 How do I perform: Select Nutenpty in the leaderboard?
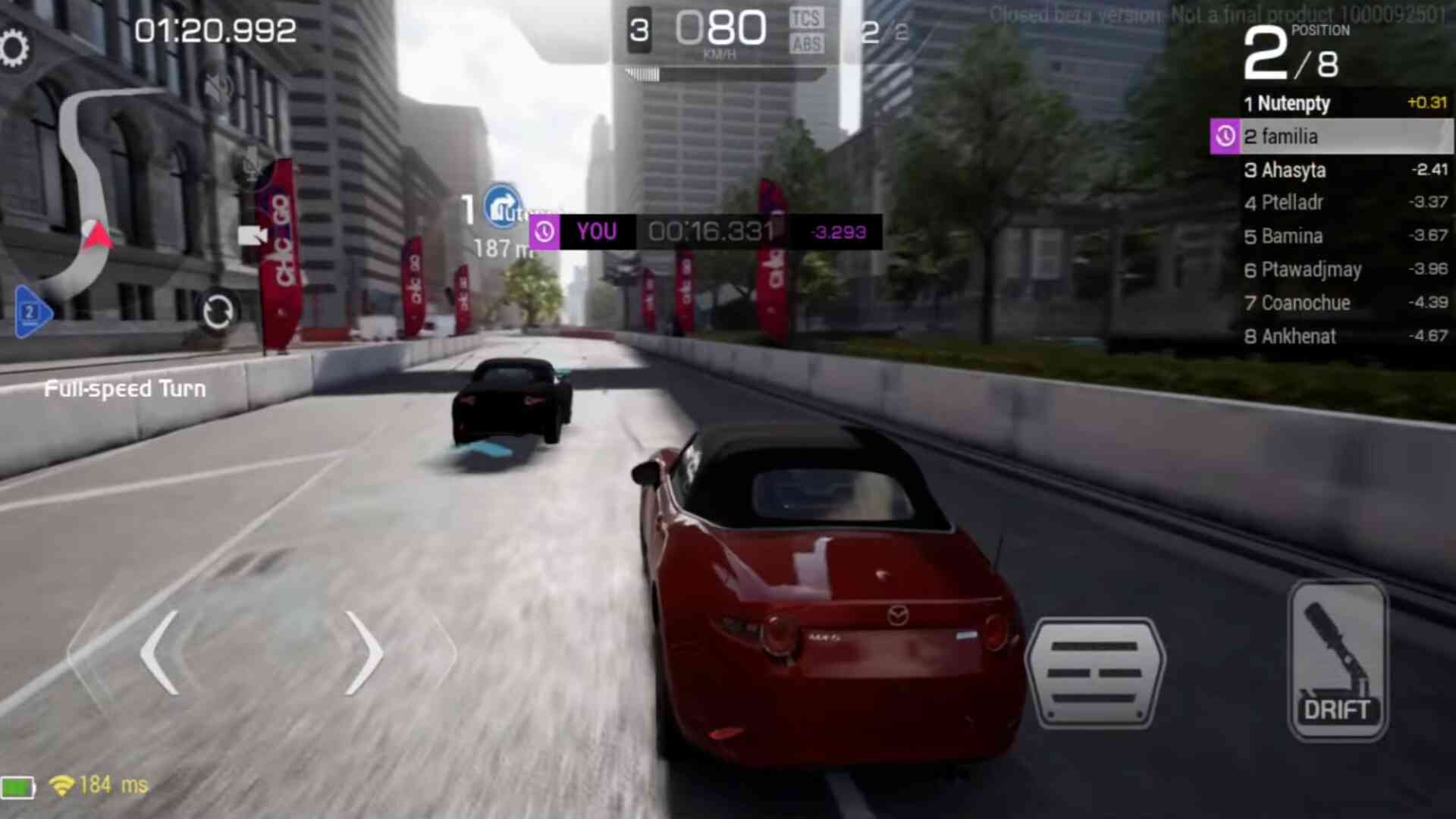1293,103
